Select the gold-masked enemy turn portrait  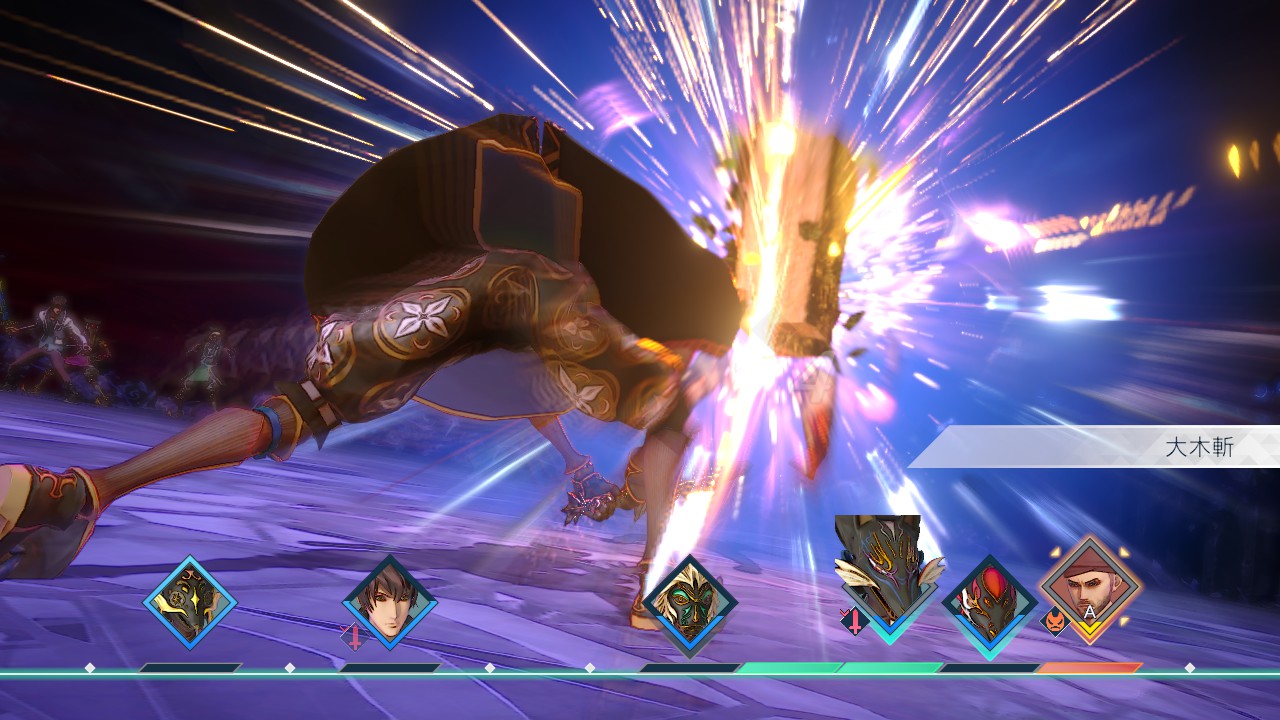coord(190,603)
